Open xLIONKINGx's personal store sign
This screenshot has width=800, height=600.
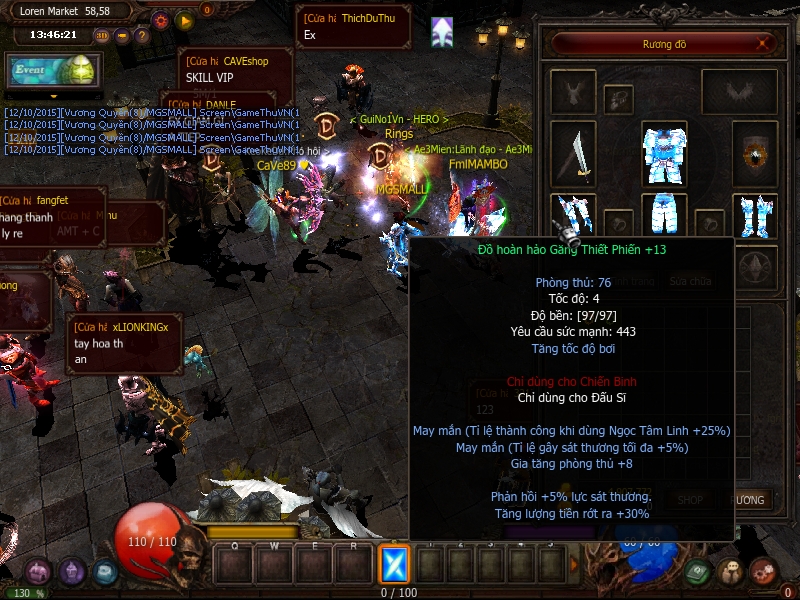tap(126, 343)
